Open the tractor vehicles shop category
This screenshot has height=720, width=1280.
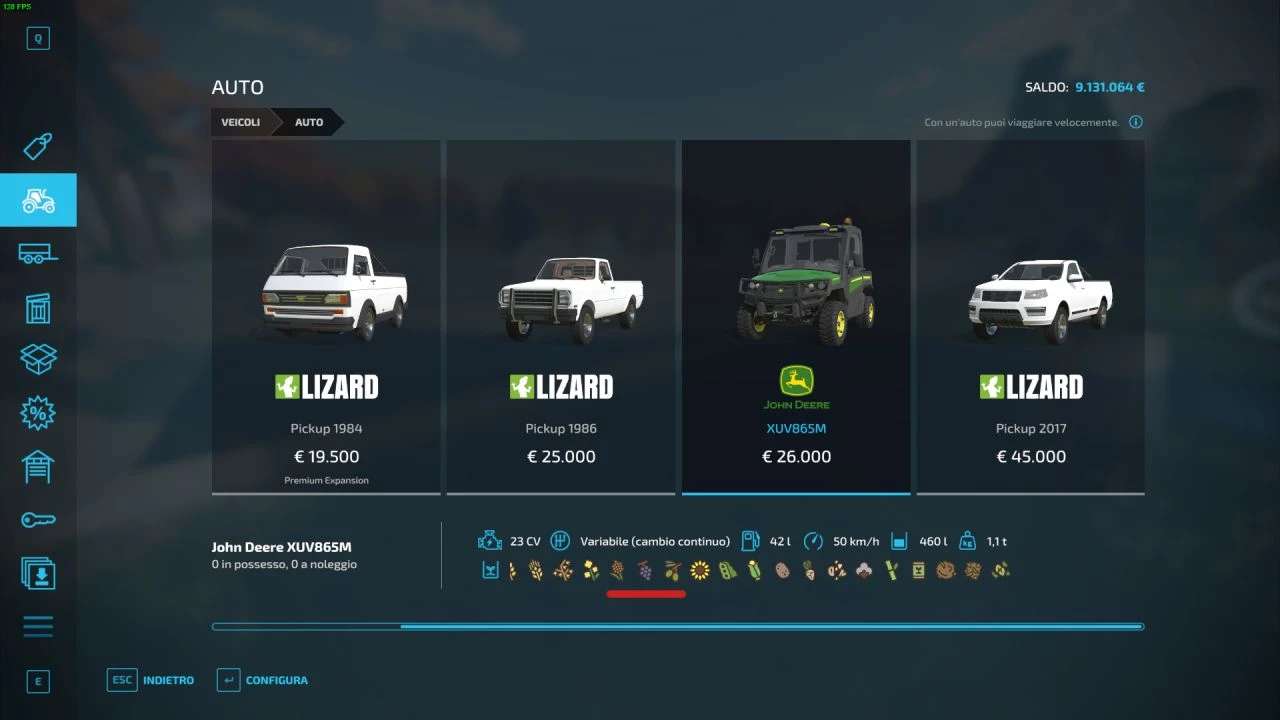38,200
